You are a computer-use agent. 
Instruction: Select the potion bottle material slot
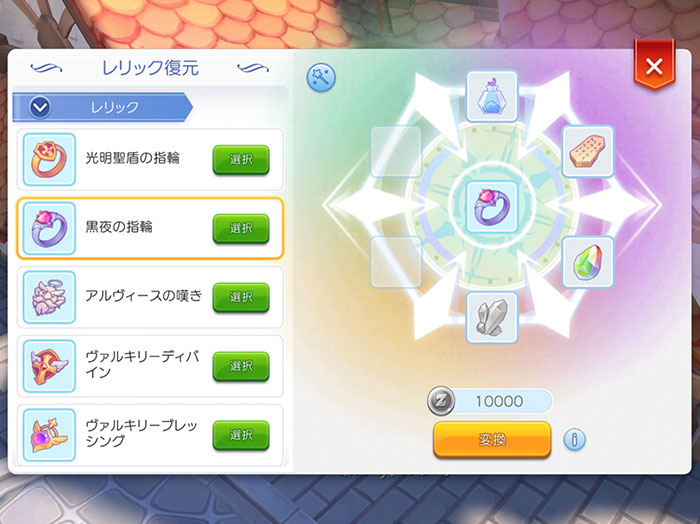pyautogui.click(x=492, y=96)
